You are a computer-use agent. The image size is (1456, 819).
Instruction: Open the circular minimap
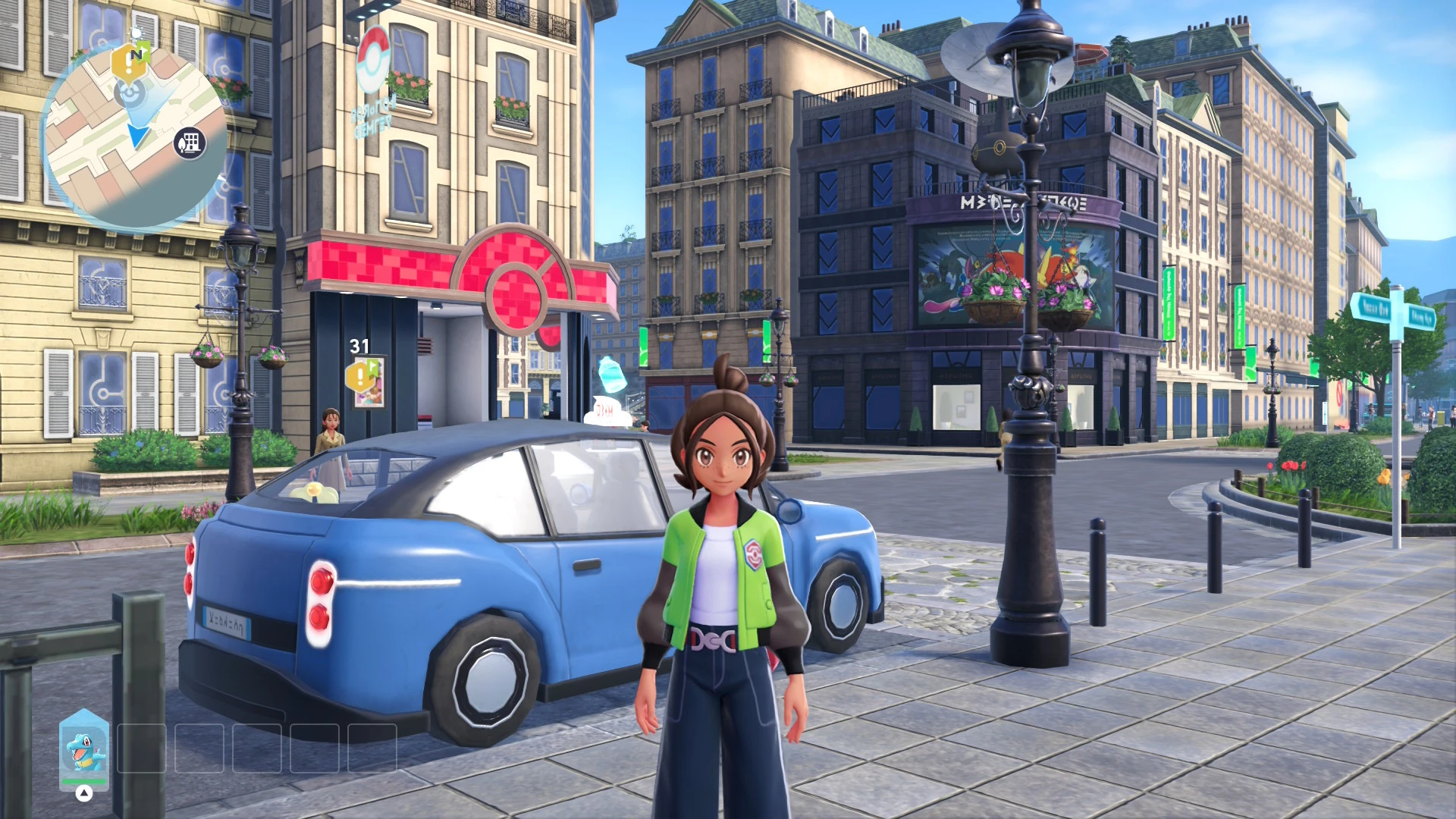coord(135,136)
